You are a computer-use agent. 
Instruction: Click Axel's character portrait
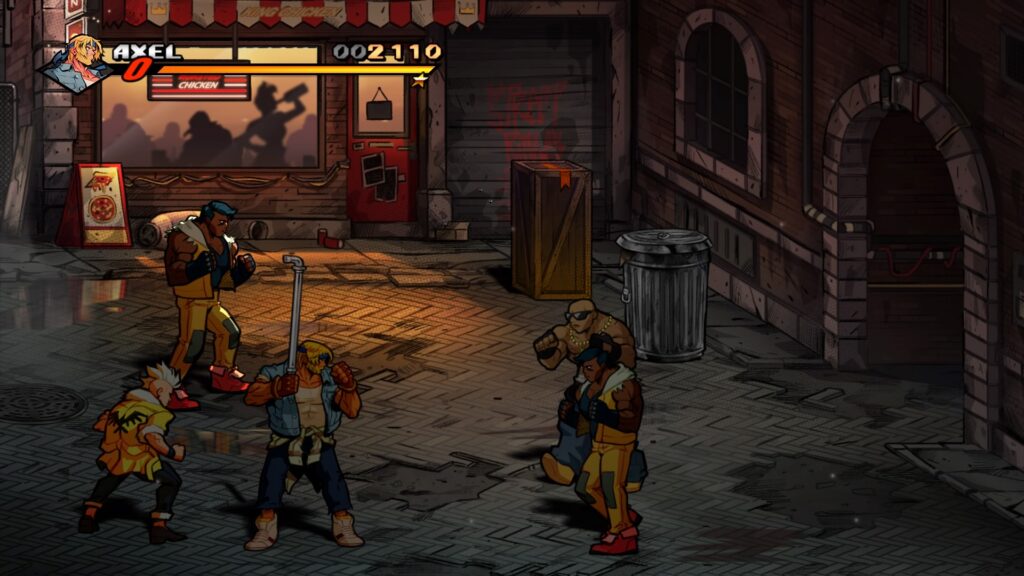[x=76, y=62]
